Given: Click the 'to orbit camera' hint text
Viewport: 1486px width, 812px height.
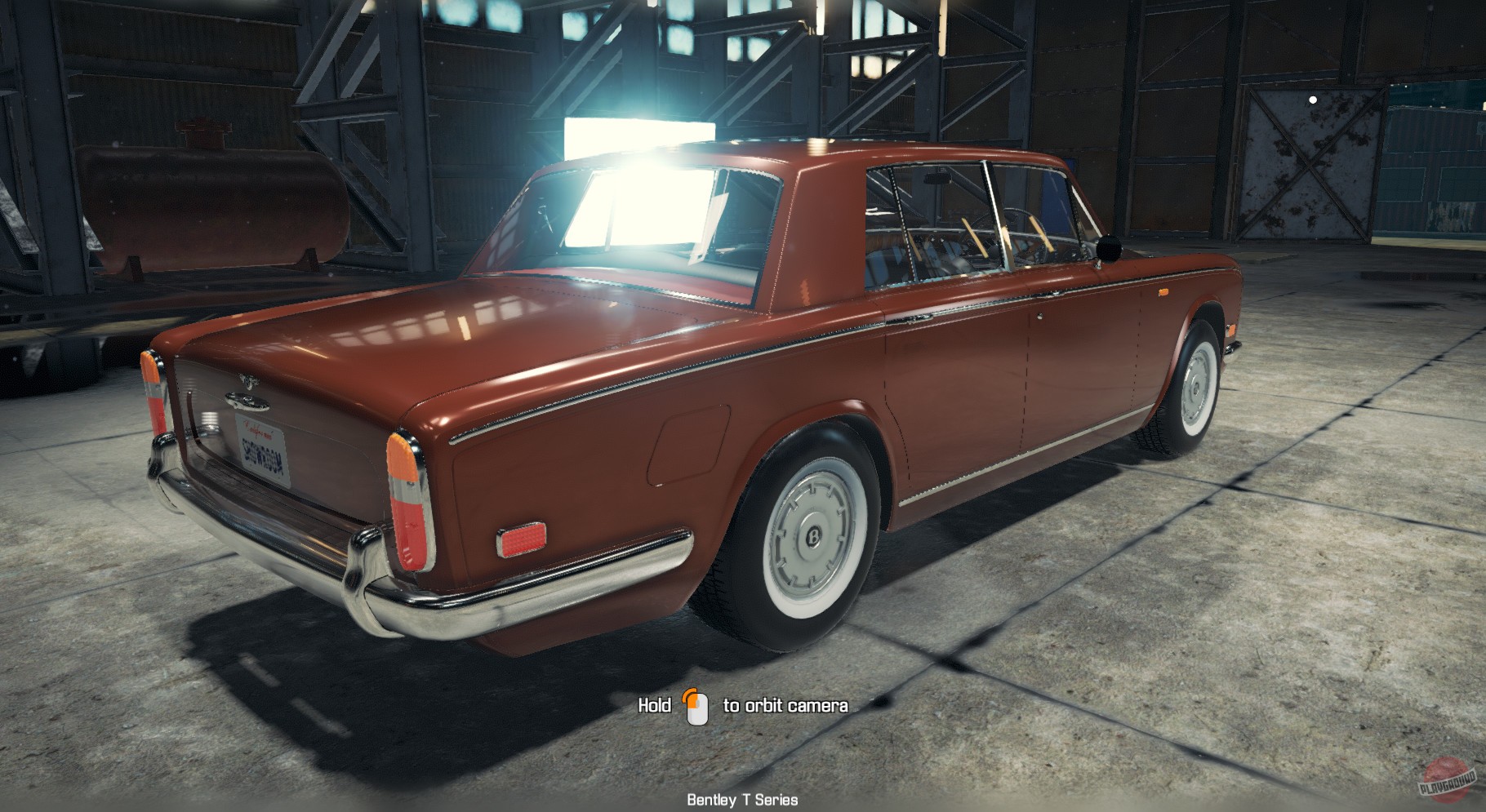Looking at the screenshot, I should (x=786, y=703).
